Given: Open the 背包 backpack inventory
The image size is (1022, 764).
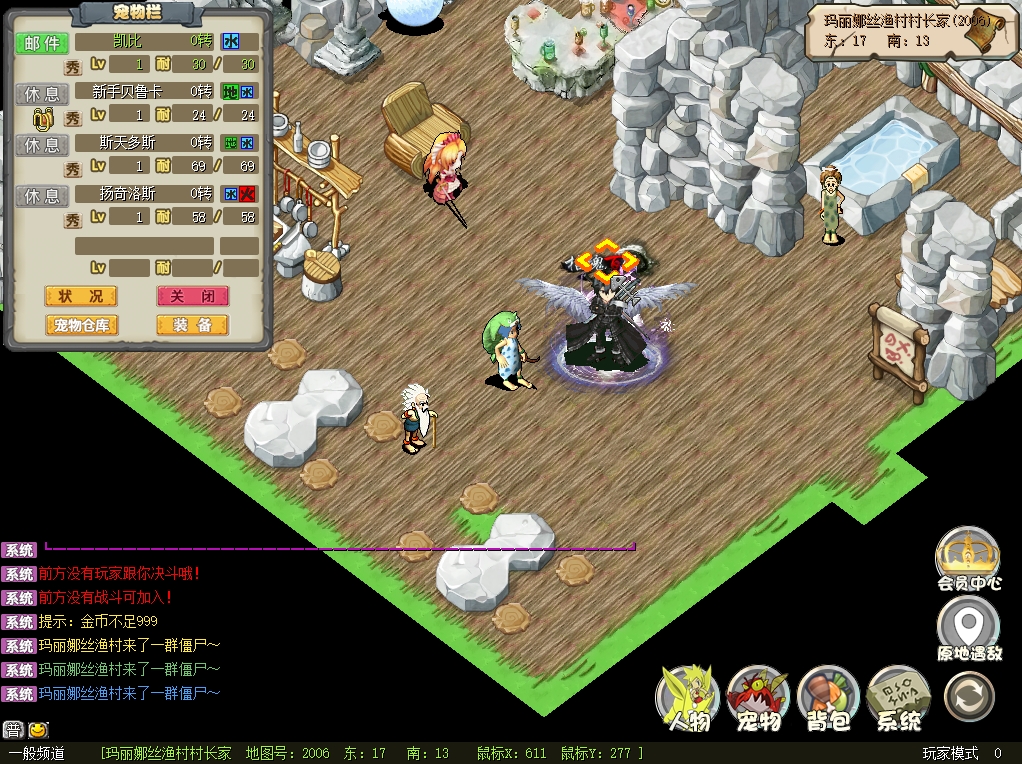Looking at the screenshot, I should point(829,698).
